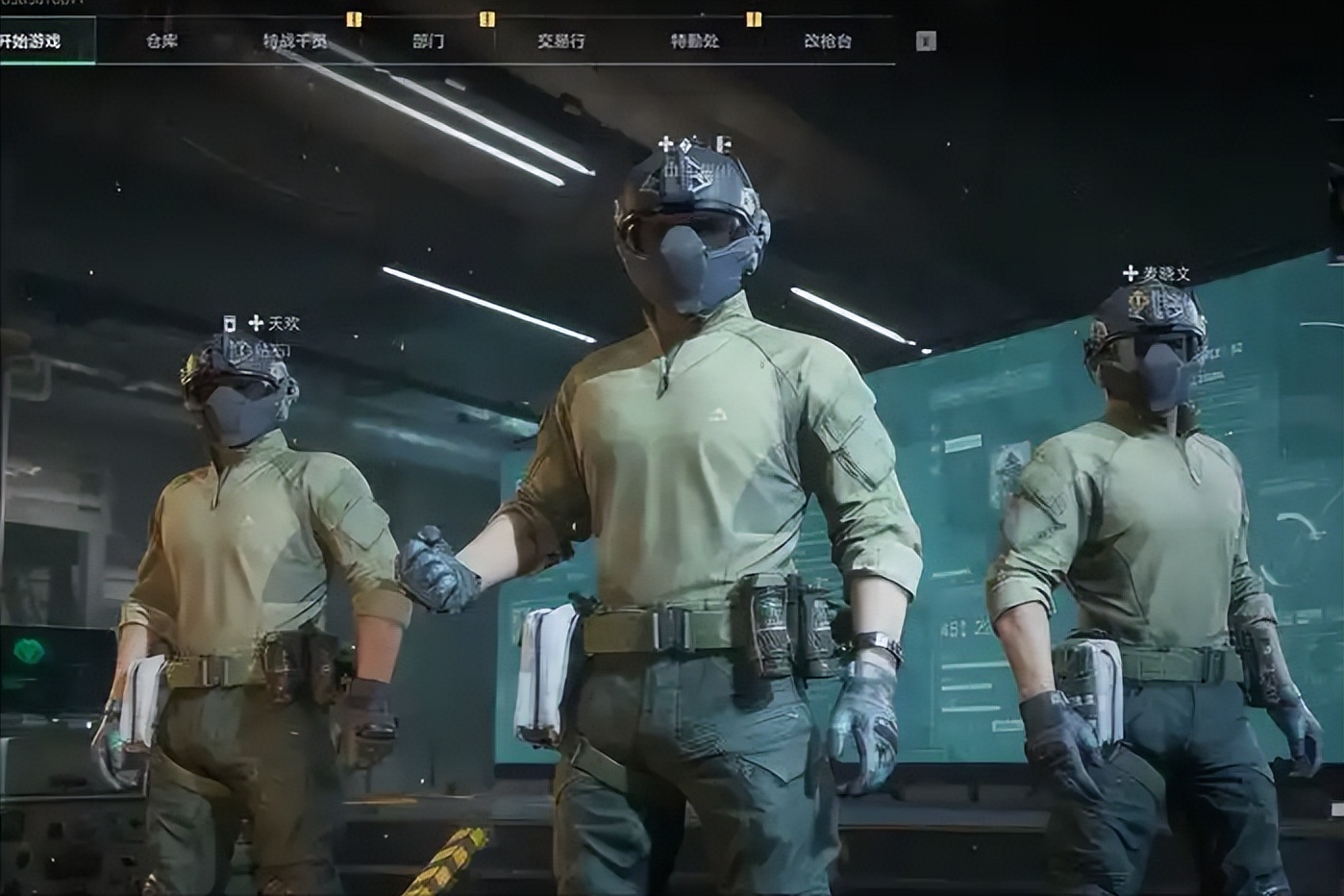
Task: Select the 改枪台 gunsmith tab
Action: click(827, 41)
